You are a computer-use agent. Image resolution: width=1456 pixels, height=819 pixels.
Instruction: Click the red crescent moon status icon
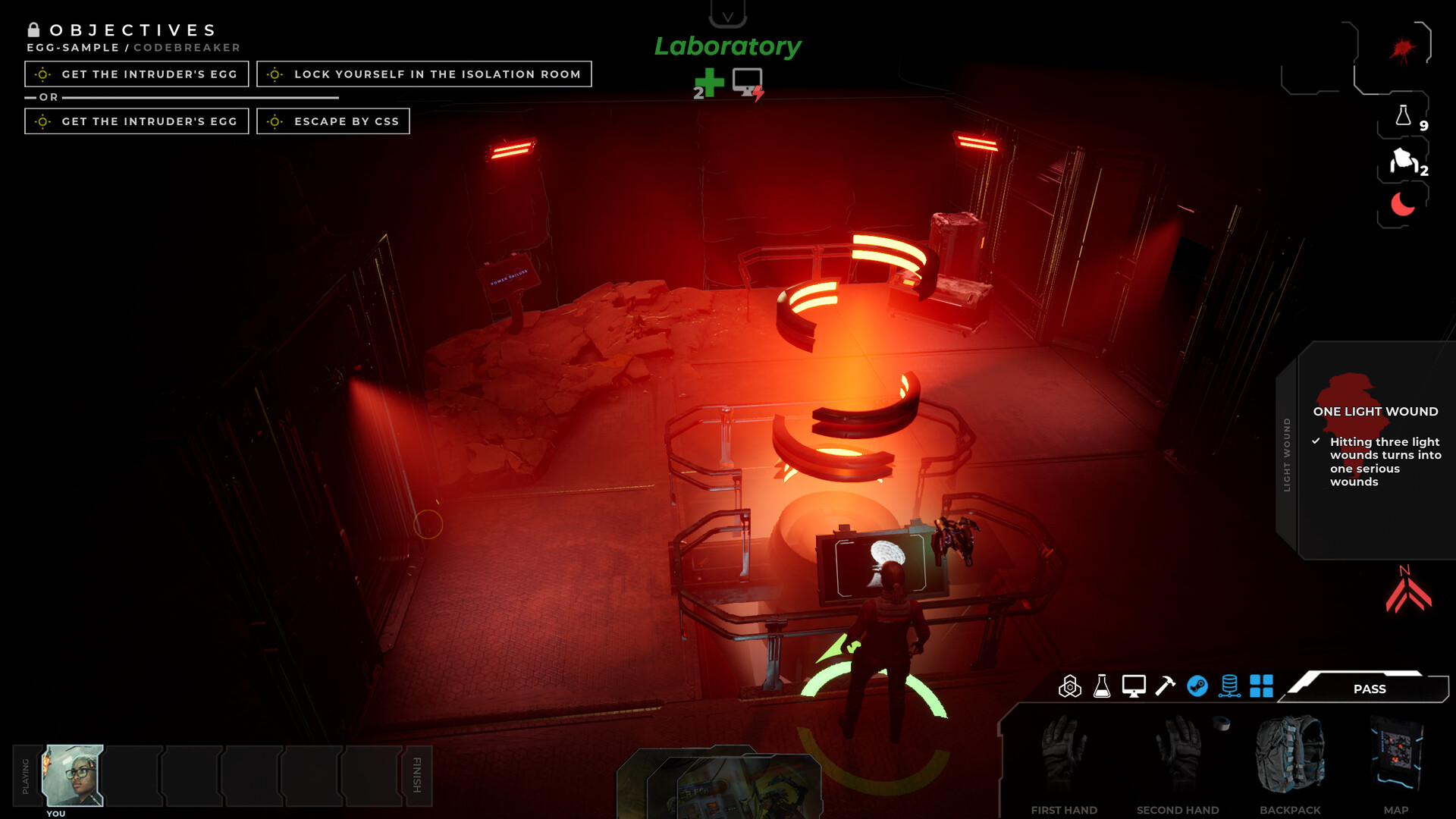tap(1402, 203)
